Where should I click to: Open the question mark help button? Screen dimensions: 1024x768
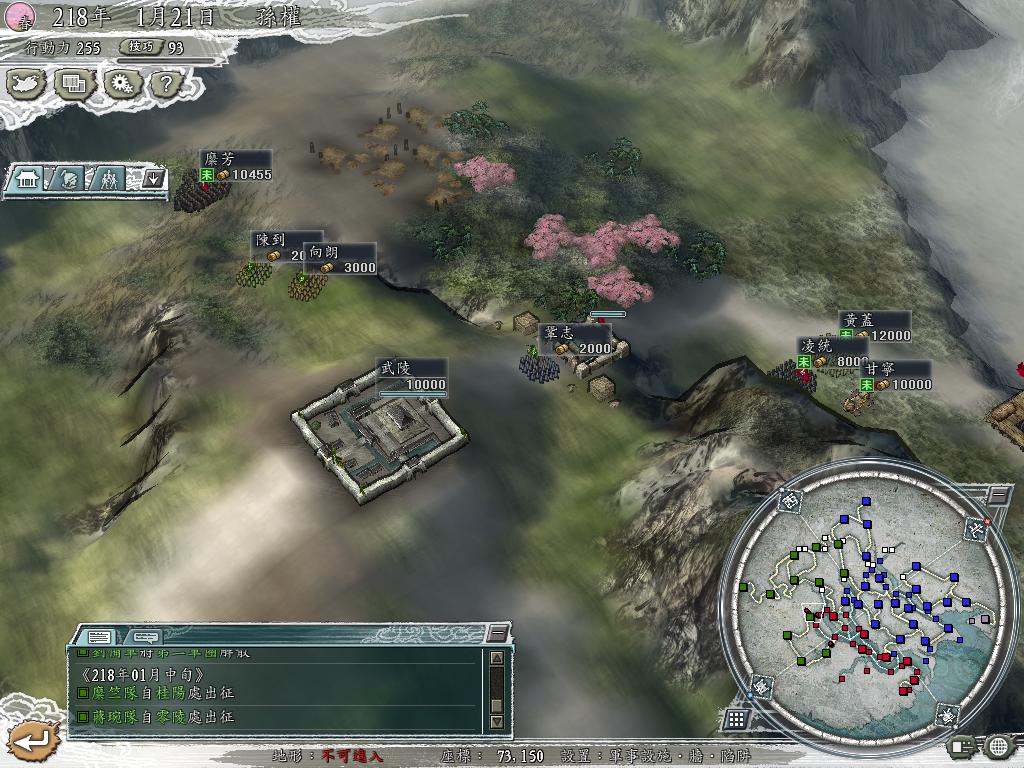pyautogui.click(x=166, y=84)
